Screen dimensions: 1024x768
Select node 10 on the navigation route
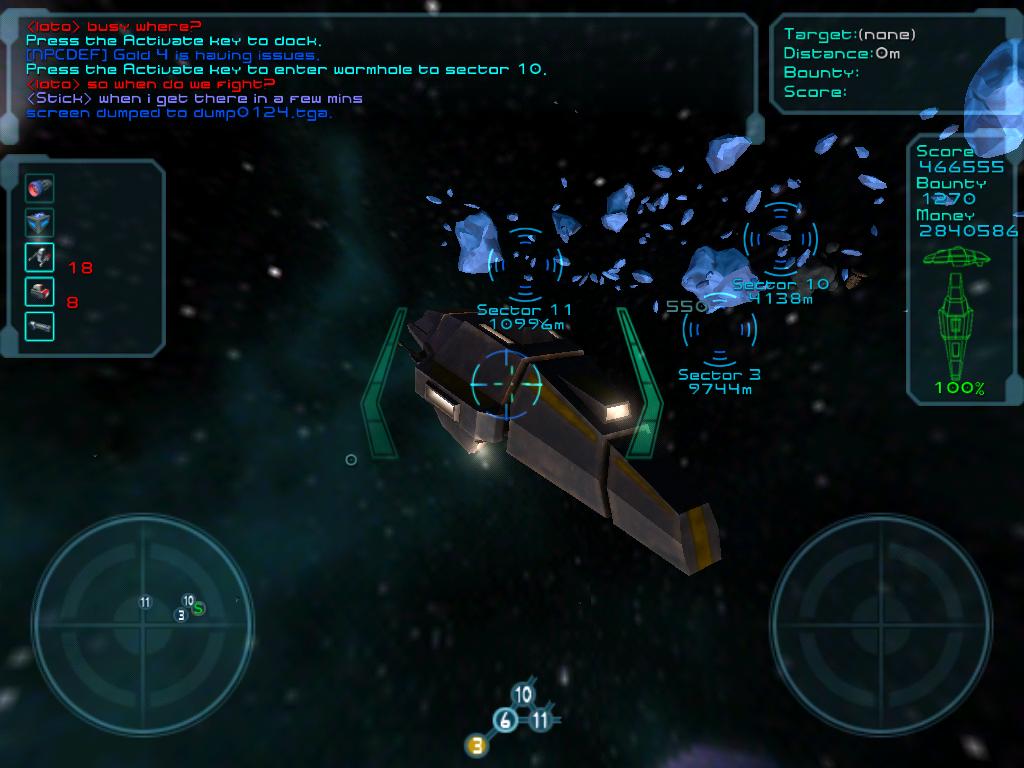522,695
